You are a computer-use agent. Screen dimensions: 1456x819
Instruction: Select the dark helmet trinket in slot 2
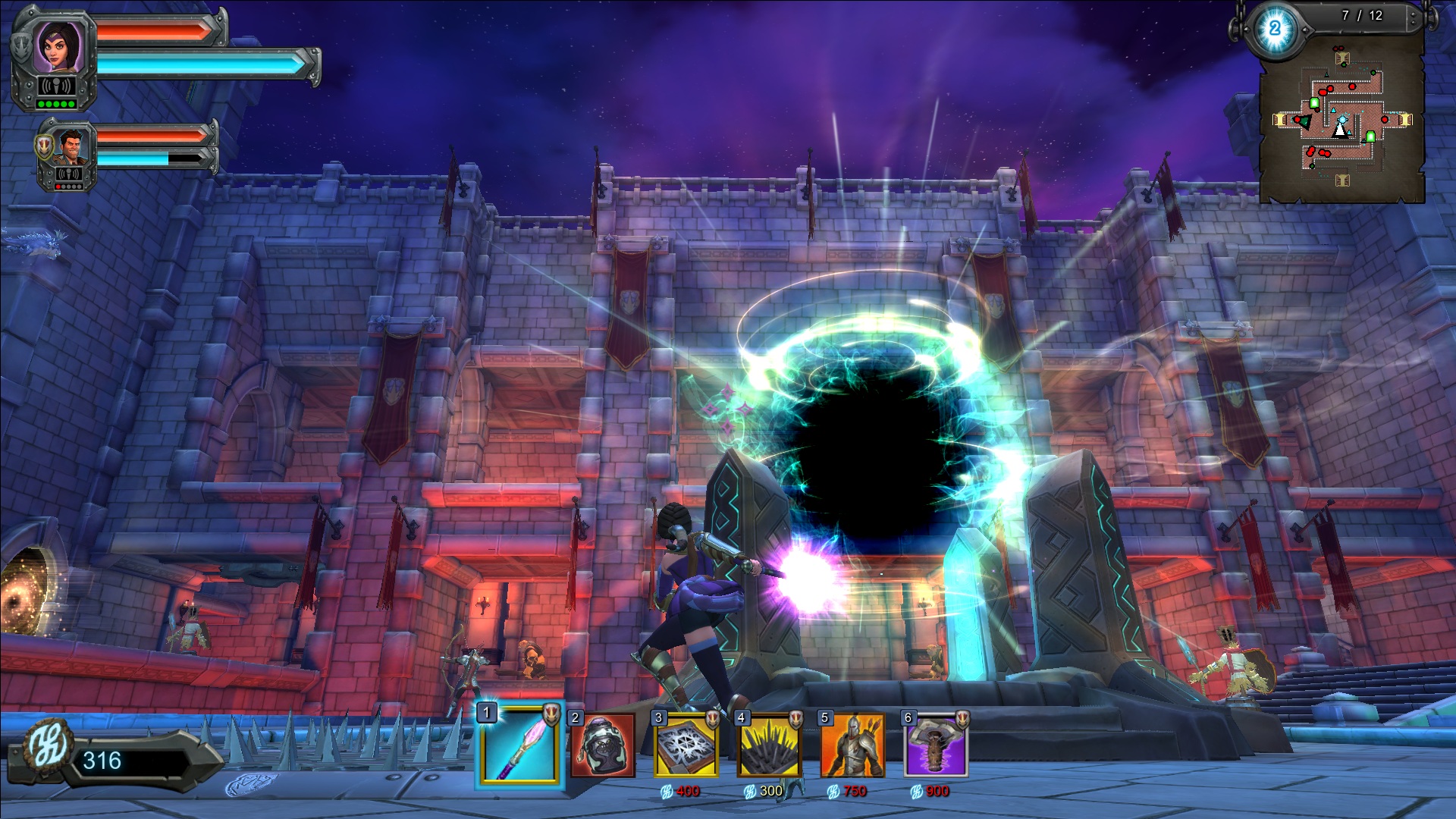pos(603,745)
